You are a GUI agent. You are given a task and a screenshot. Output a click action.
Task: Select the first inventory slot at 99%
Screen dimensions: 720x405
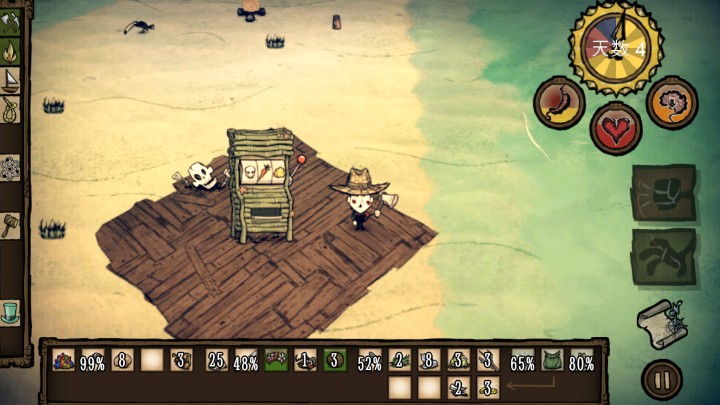(x=64, y=361)
